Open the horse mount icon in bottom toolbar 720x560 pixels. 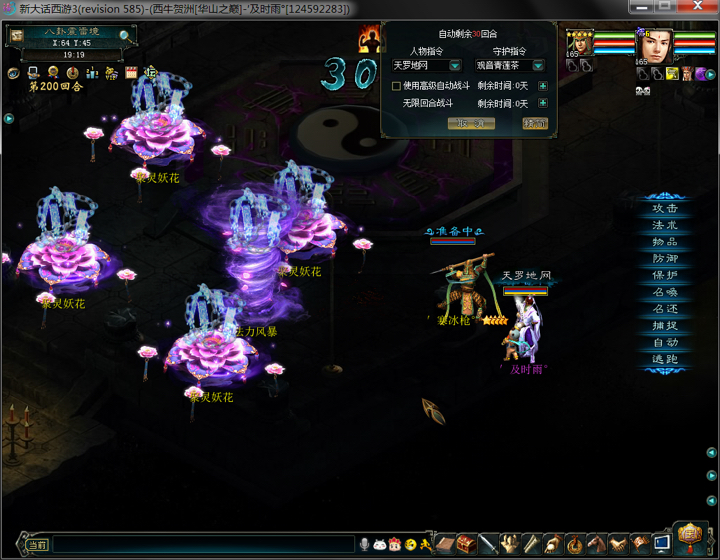597,544
